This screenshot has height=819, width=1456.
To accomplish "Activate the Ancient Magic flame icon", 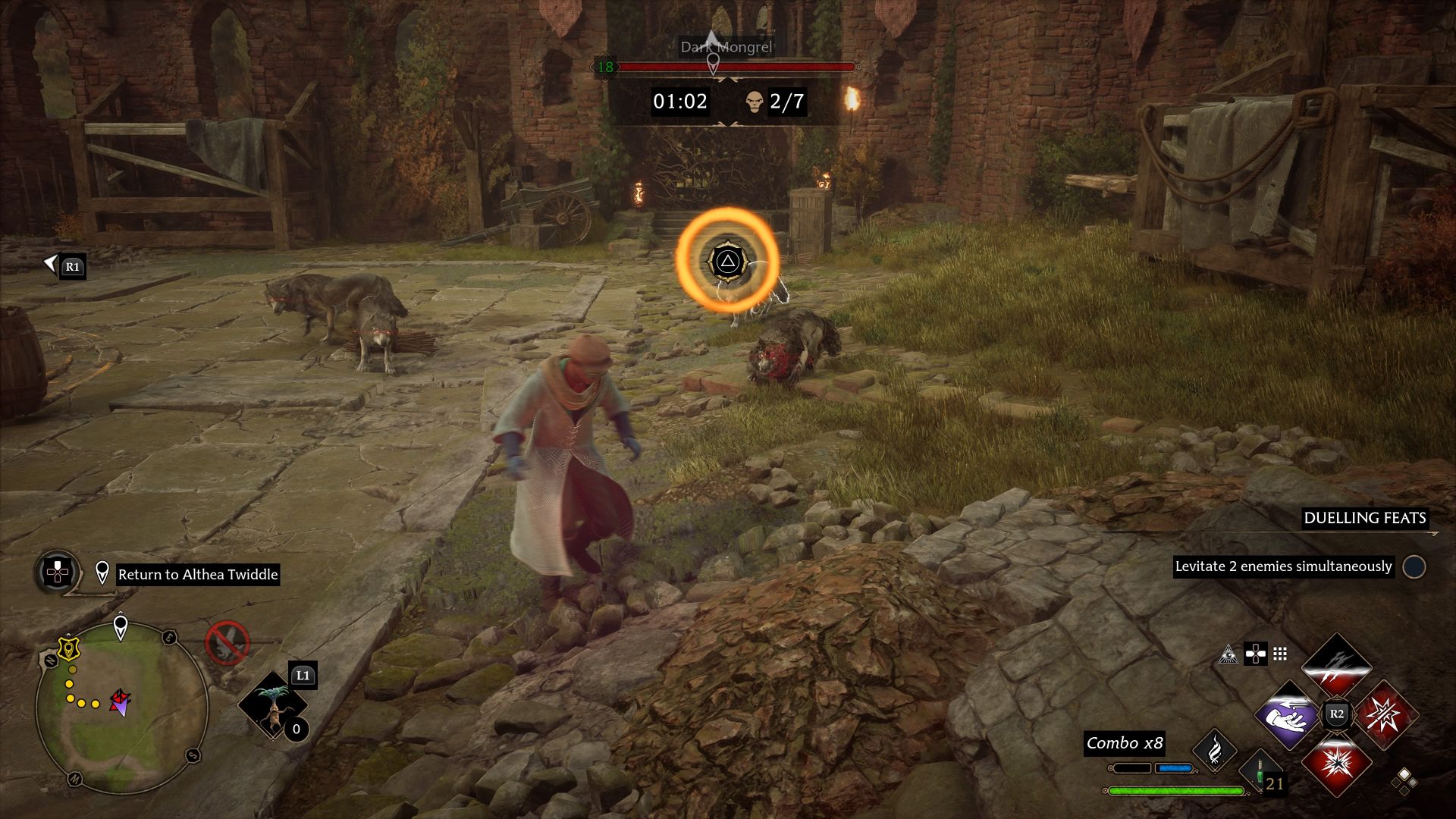I will (1215, 751).
